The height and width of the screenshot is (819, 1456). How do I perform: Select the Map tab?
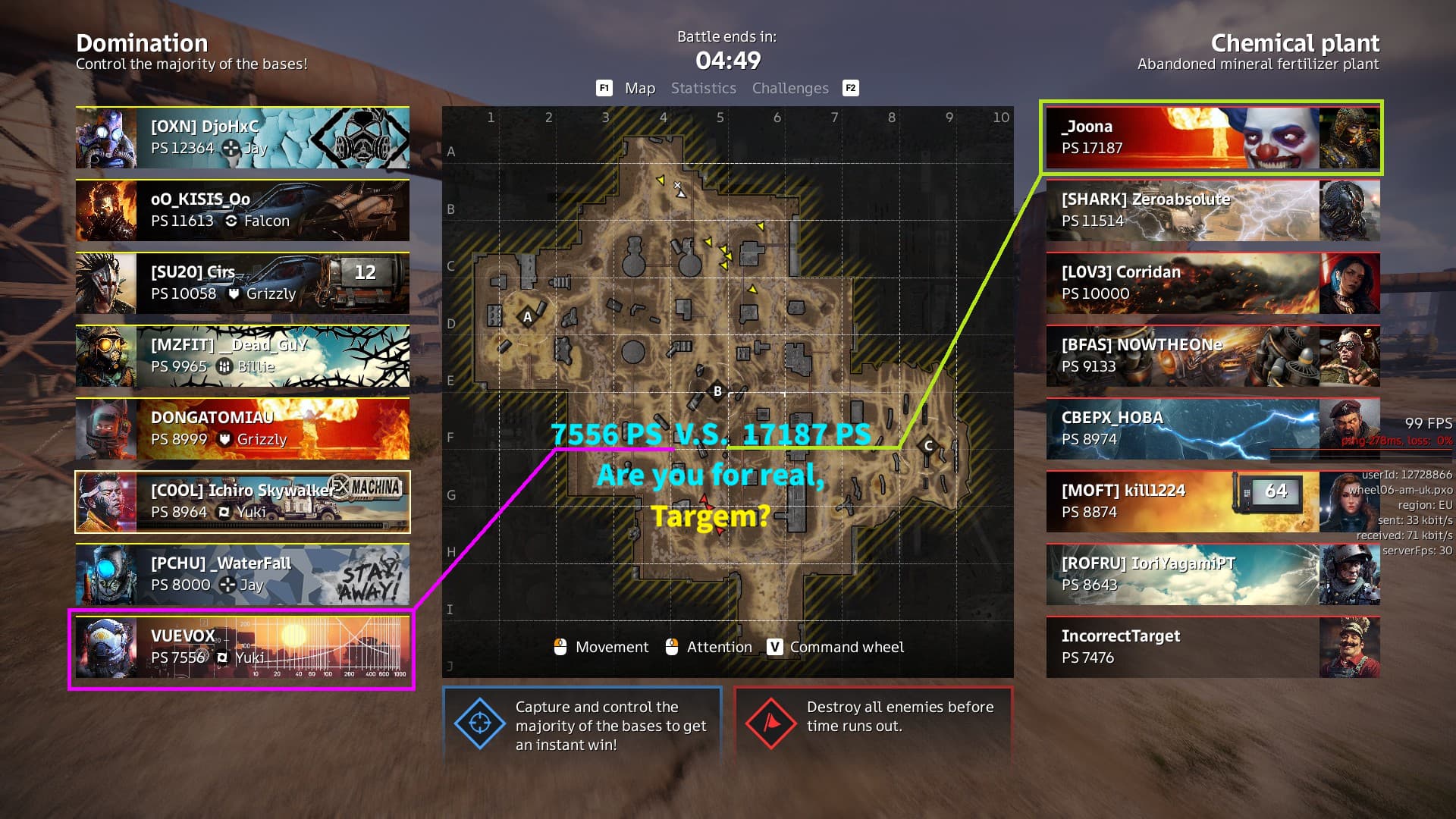pos(639,88)
